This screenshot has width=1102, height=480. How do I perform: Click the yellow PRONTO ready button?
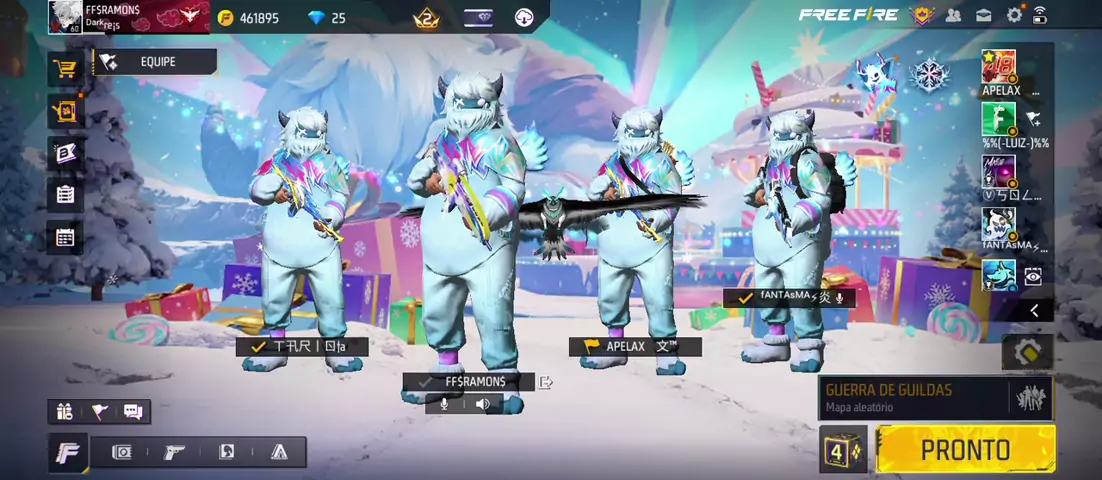(965, 449)
